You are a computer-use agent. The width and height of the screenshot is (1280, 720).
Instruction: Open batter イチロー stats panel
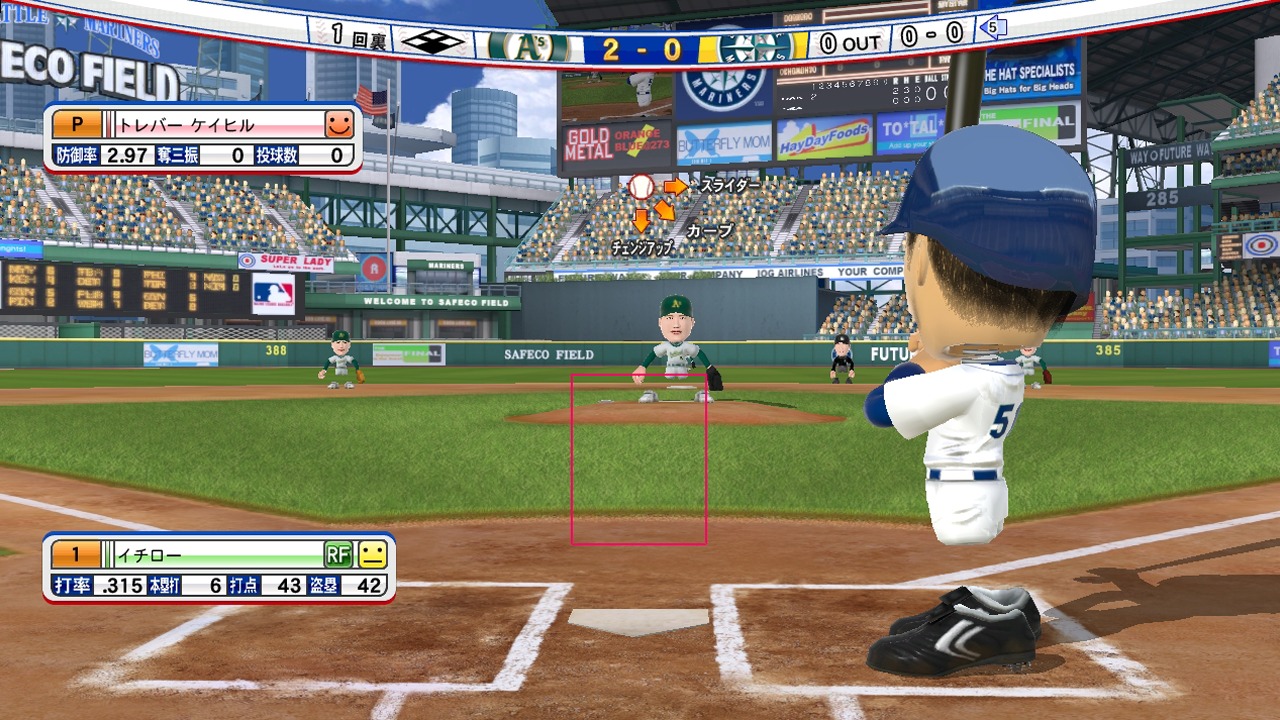tap(218, 568)
